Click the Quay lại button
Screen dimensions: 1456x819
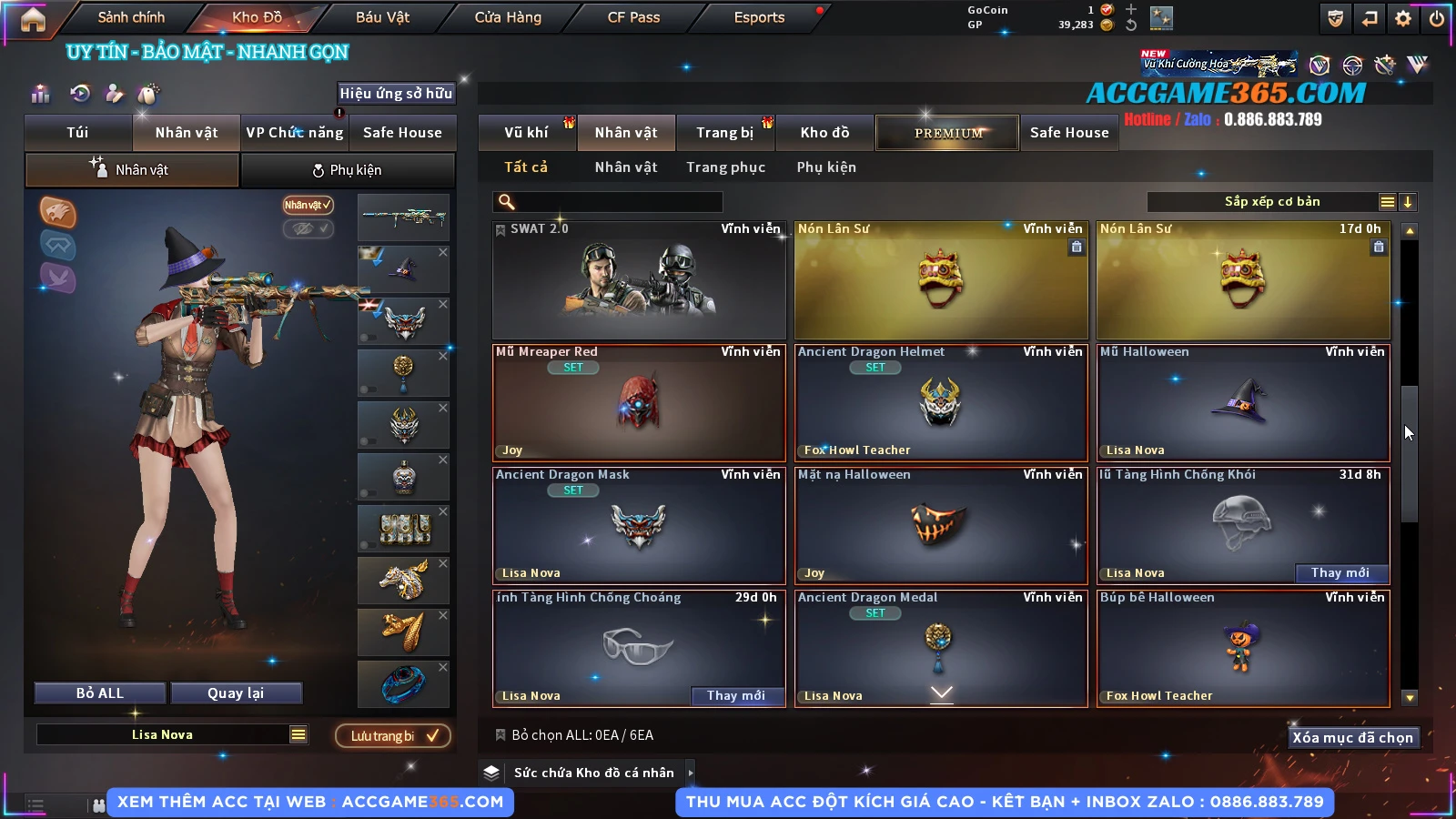tap(236, 693)
